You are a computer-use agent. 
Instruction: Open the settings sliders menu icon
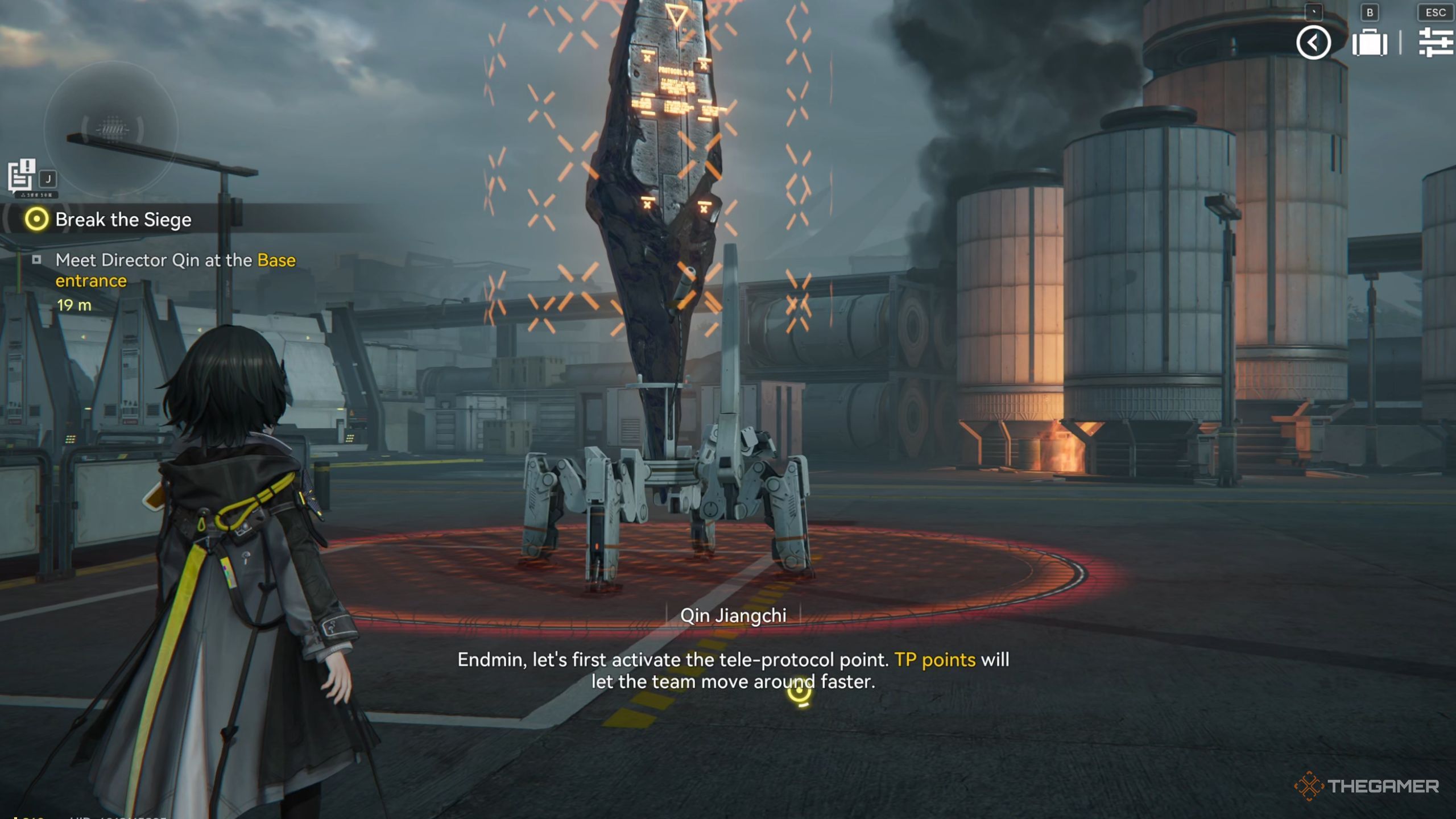click(x=1436, y=43)
